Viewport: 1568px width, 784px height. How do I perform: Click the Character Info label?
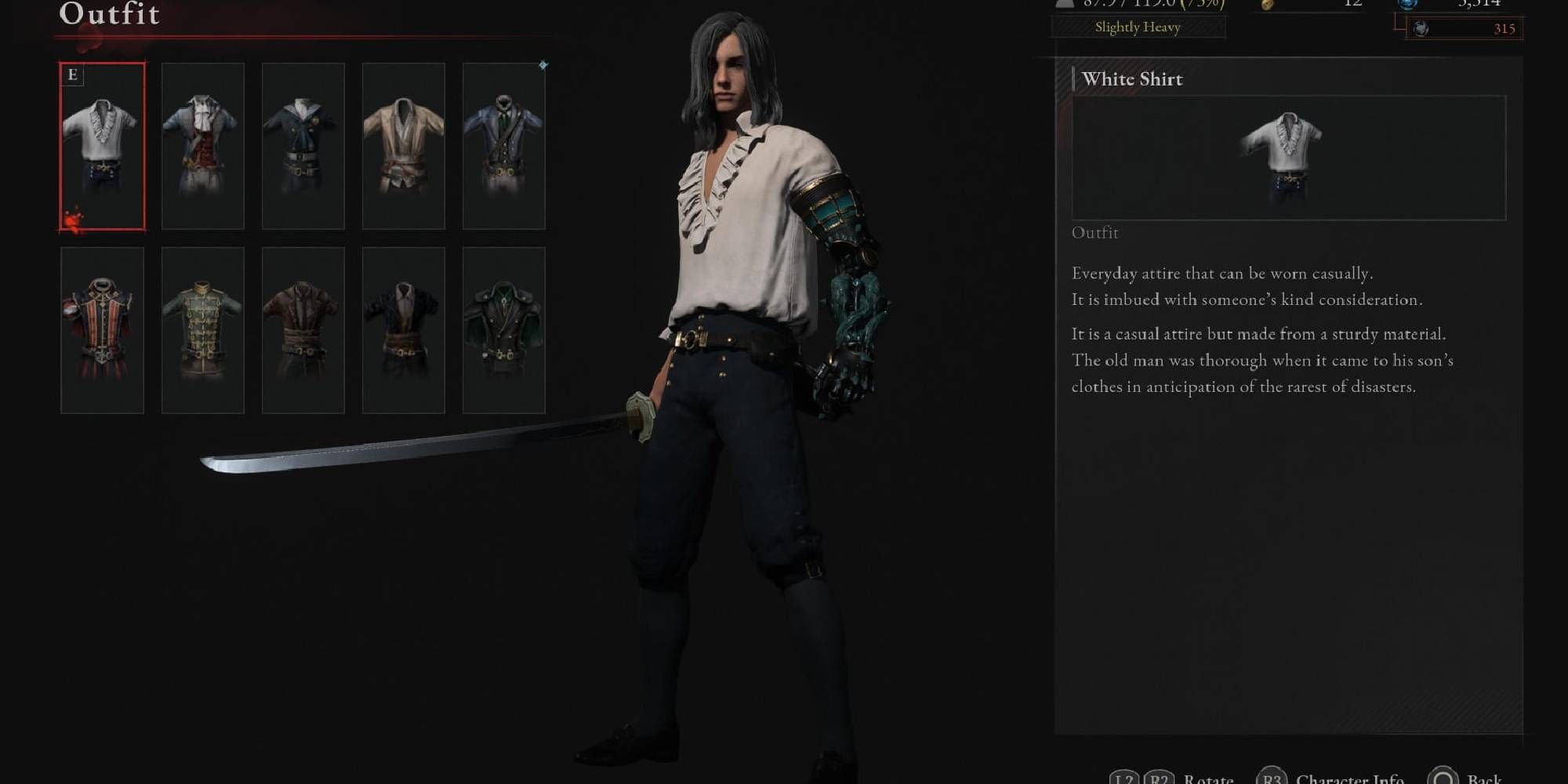1348,780
